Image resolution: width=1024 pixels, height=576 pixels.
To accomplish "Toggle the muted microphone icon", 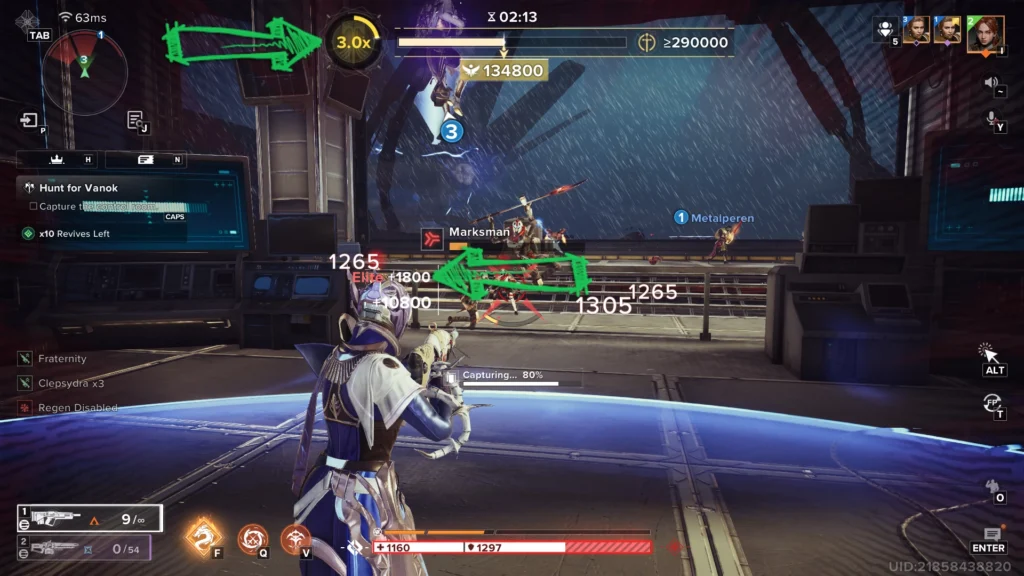I will [x=992, y=118].
